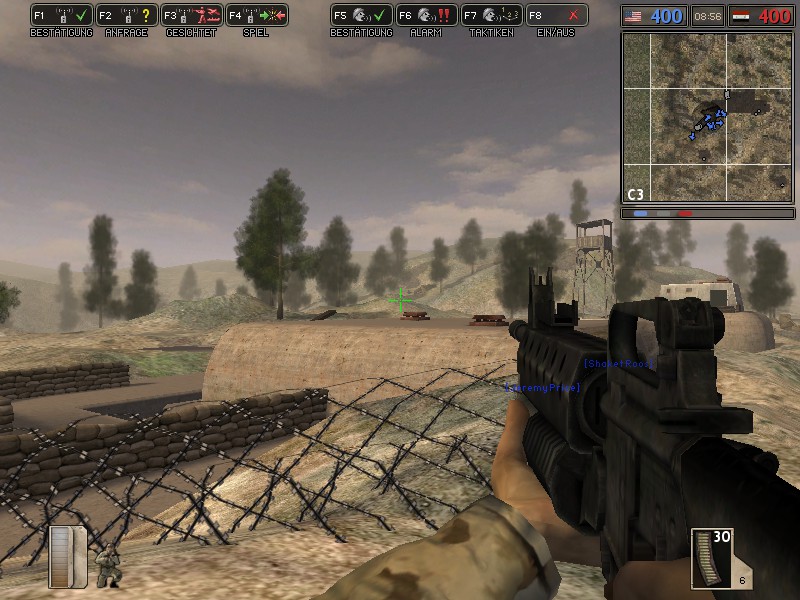Choose the F2 Anfrage radio command
The image size is (800, 600).
click(127, 15)
